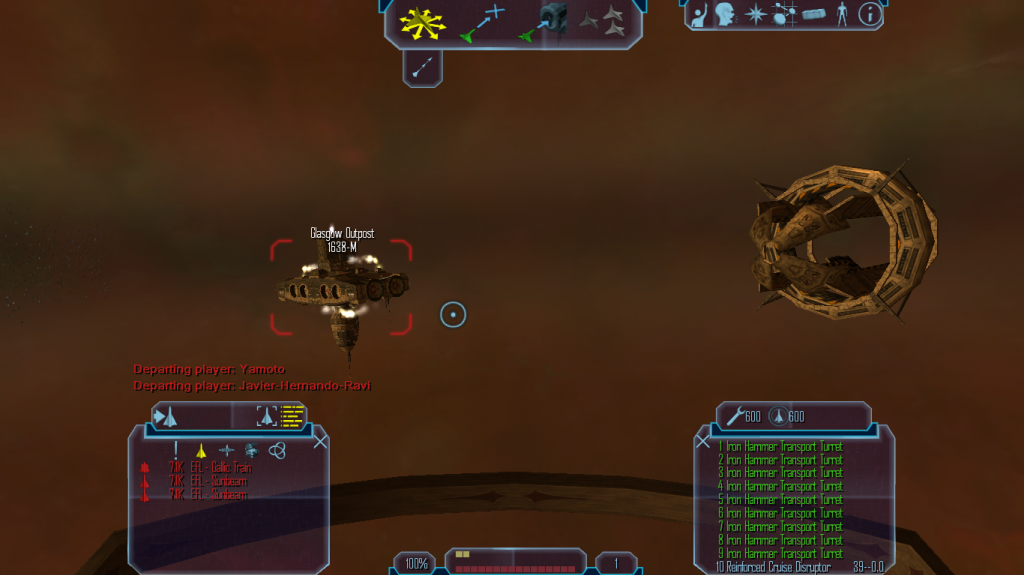Close the contact list panel
Viewport: 1024px width, 575px height.
click(x=320, y=441)
